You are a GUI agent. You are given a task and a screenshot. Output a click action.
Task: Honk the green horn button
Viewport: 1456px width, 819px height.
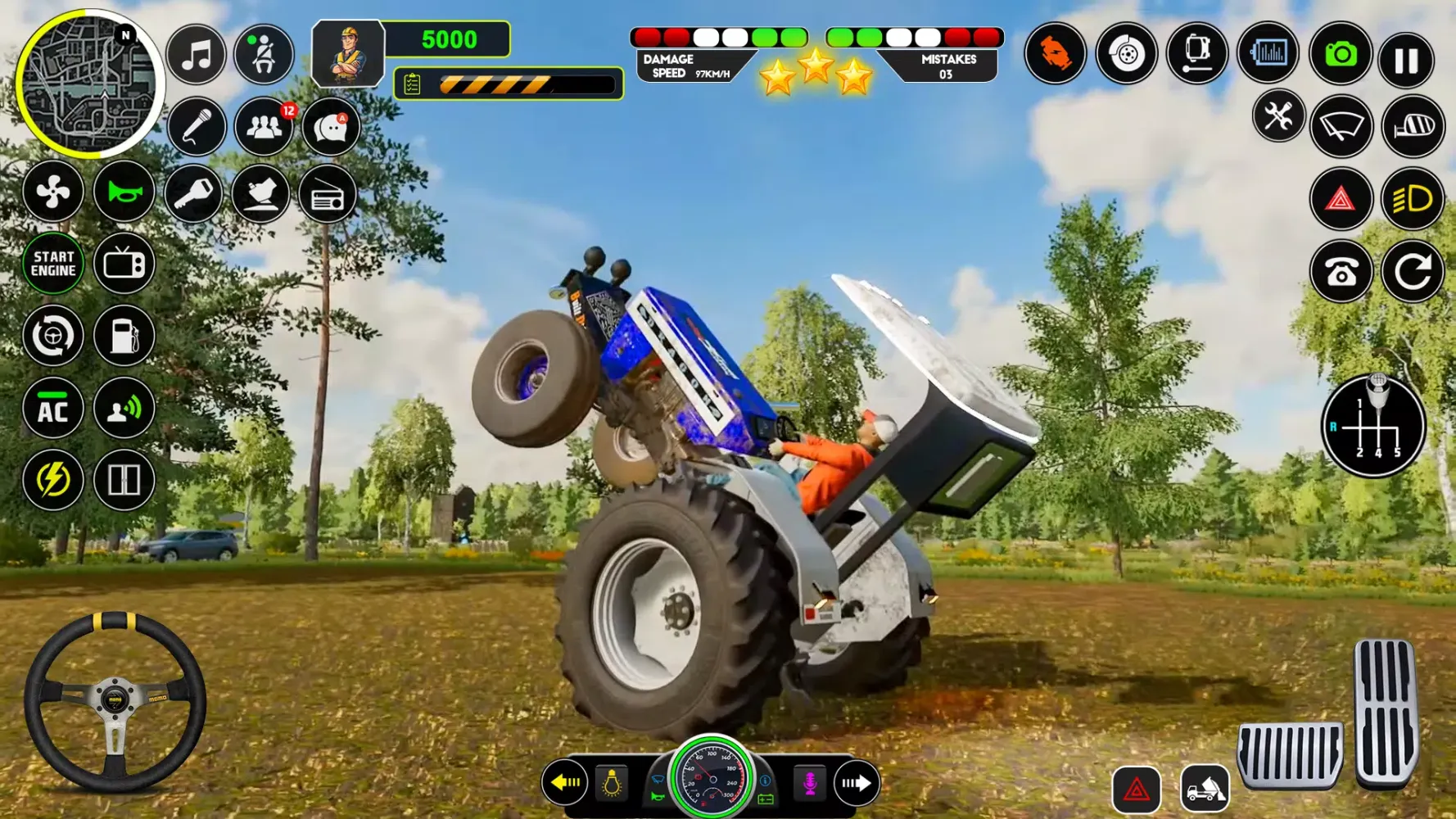coord(124,192)
